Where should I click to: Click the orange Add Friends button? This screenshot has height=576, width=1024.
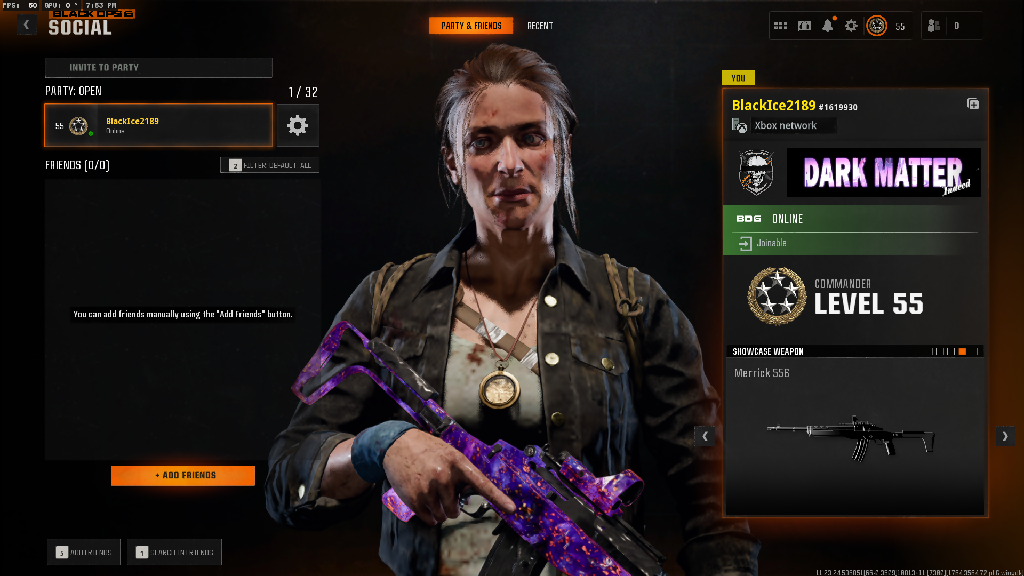183,475
